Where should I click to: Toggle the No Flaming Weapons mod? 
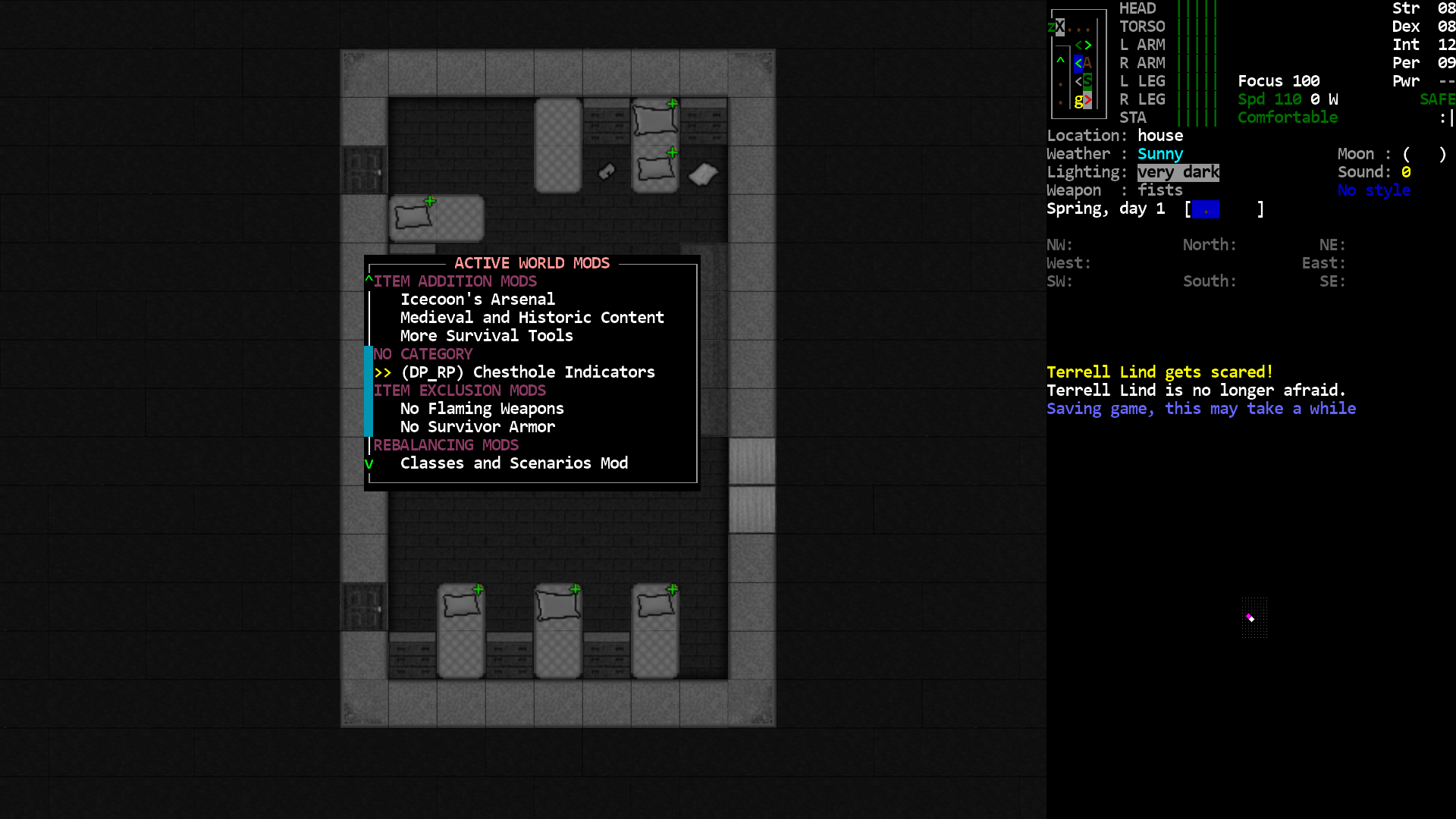pyautogui.click(x=482, y=408)
